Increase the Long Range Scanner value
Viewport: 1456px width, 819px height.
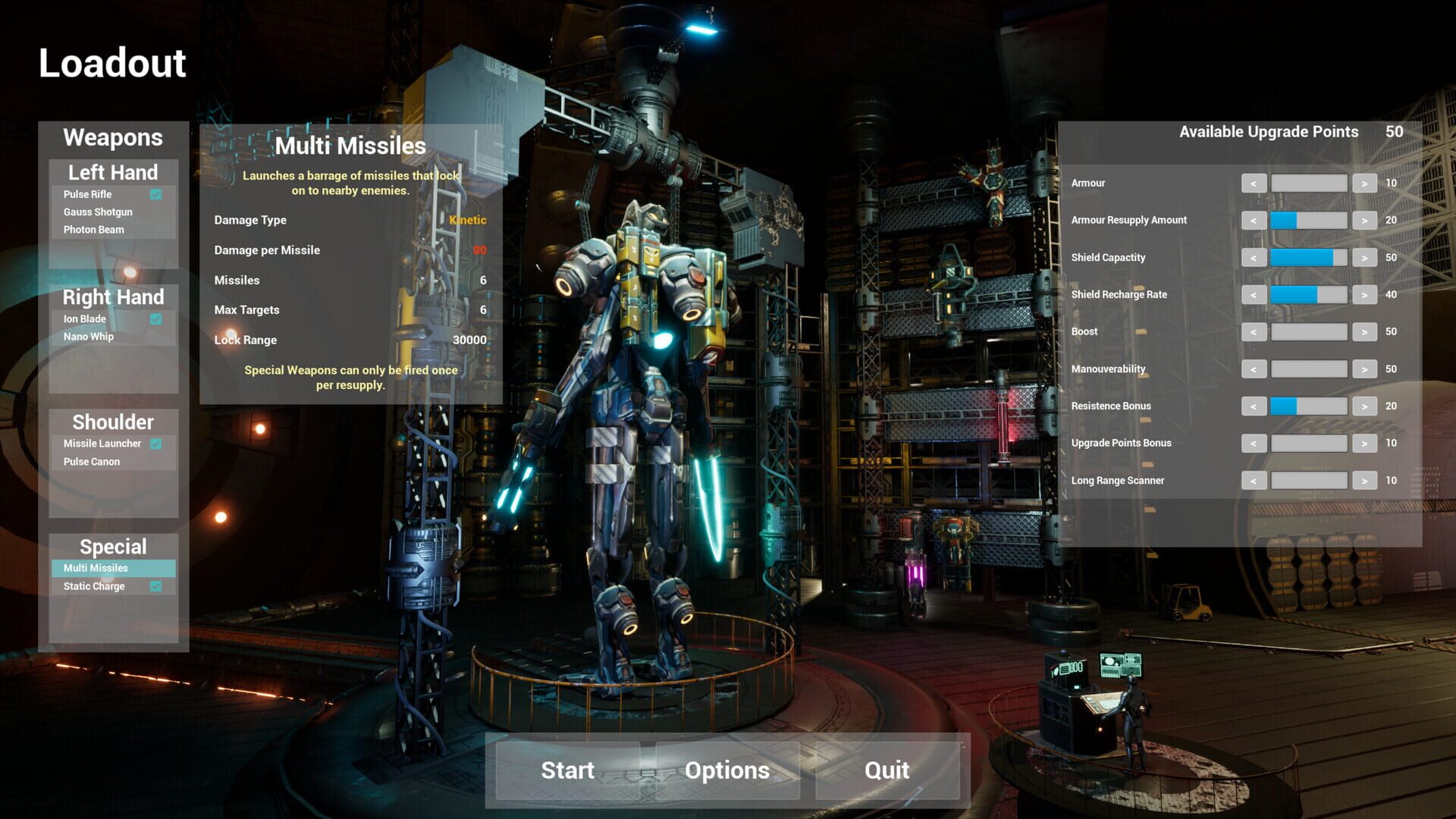1364,480
